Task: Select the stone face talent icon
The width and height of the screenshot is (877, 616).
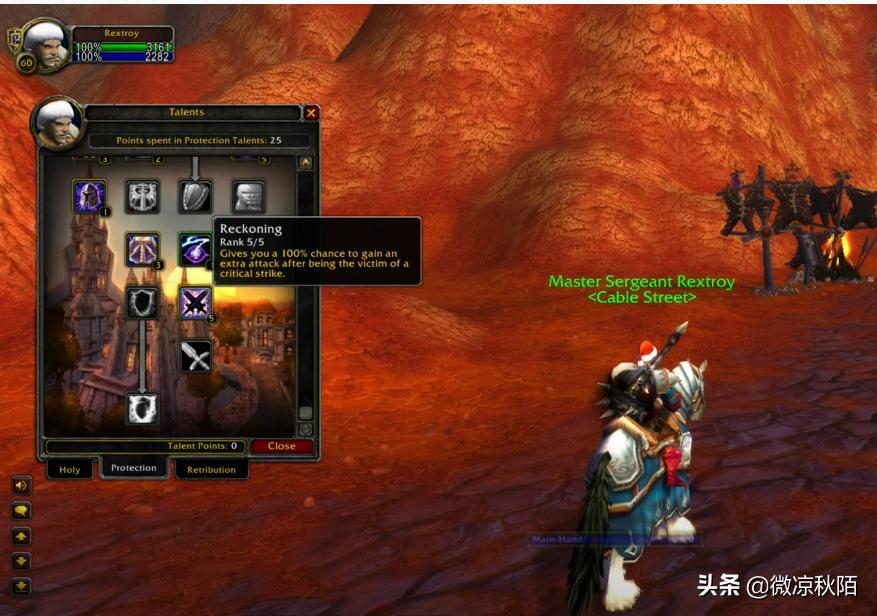Action: click(248, 195)
